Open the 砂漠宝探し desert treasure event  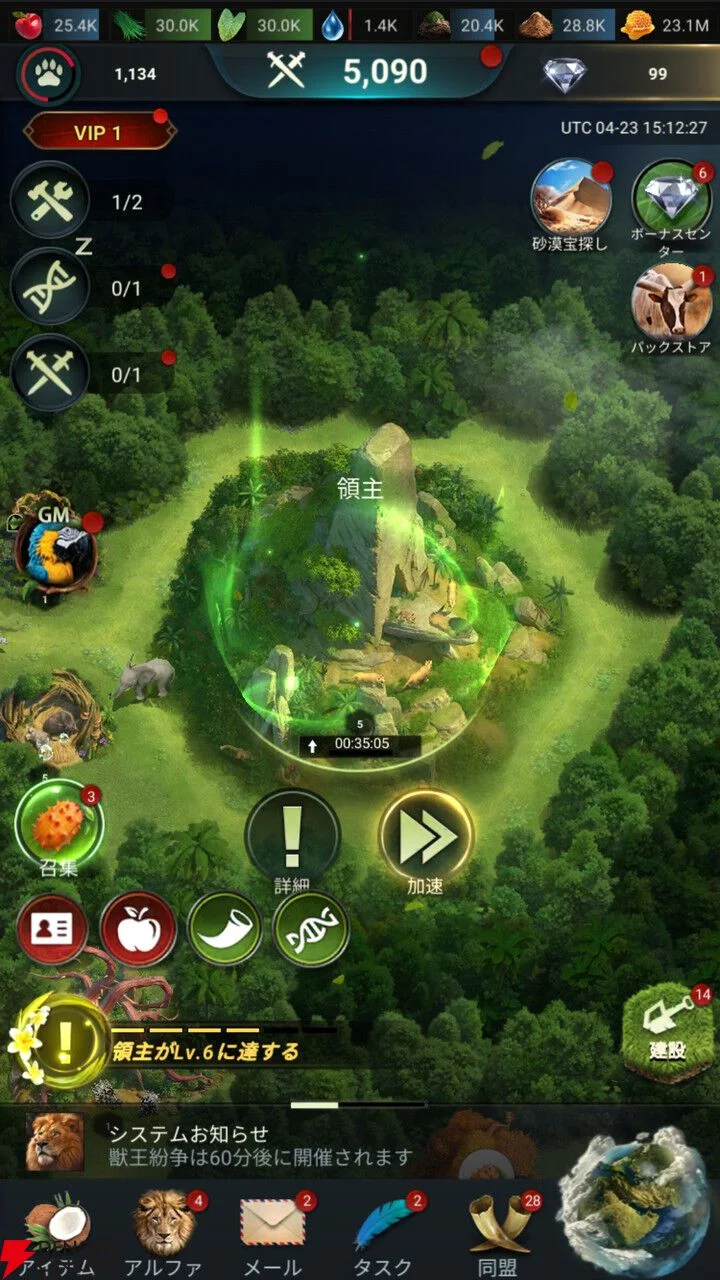(571, 198)
